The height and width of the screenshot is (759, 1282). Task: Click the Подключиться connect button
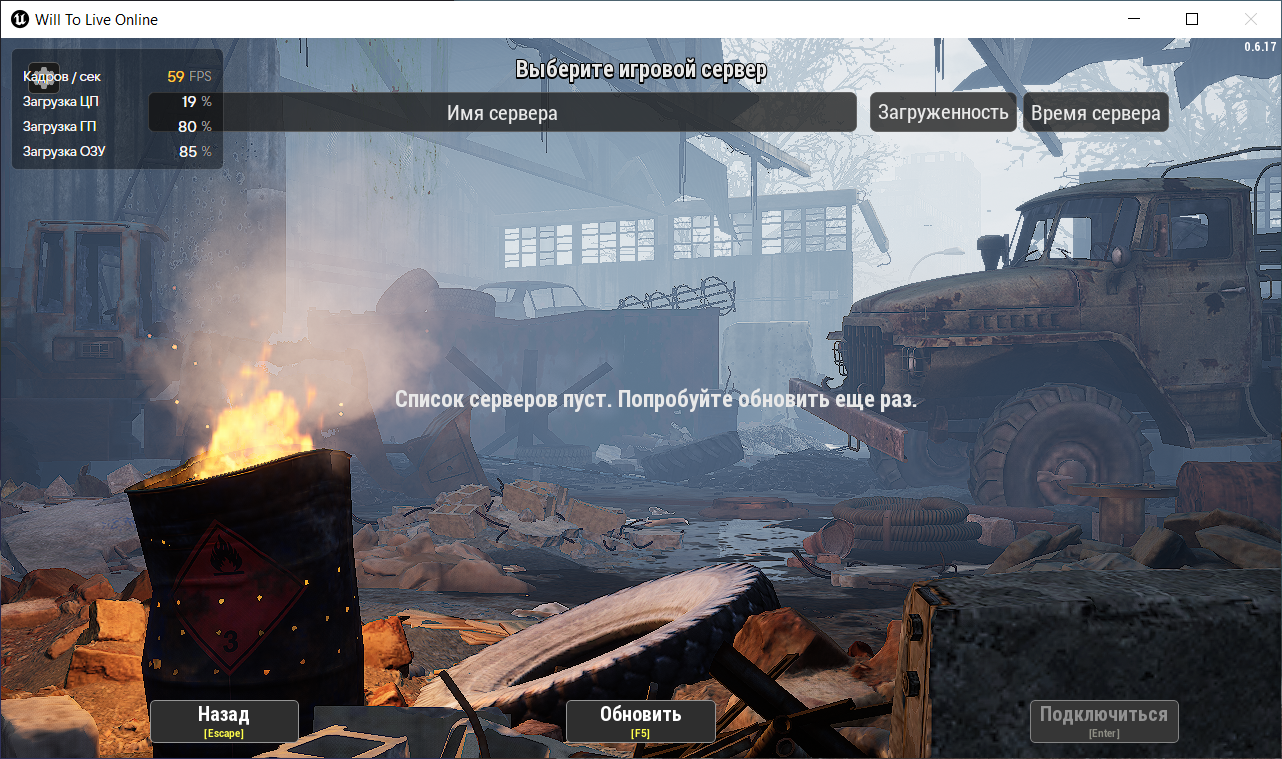click(1104, 721)
